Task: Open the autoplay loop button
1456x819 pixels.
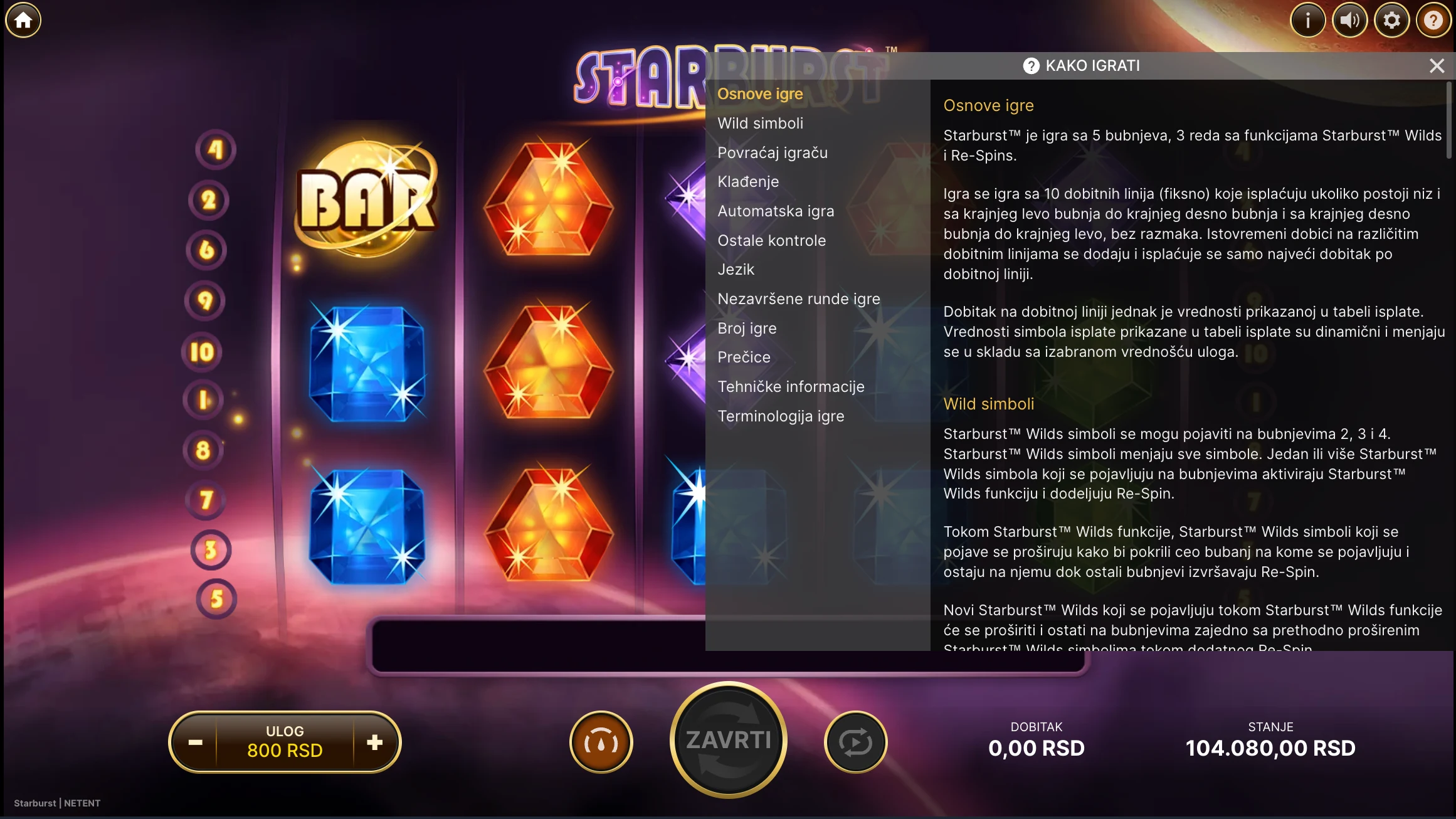Action: click(x=855, y=742)
